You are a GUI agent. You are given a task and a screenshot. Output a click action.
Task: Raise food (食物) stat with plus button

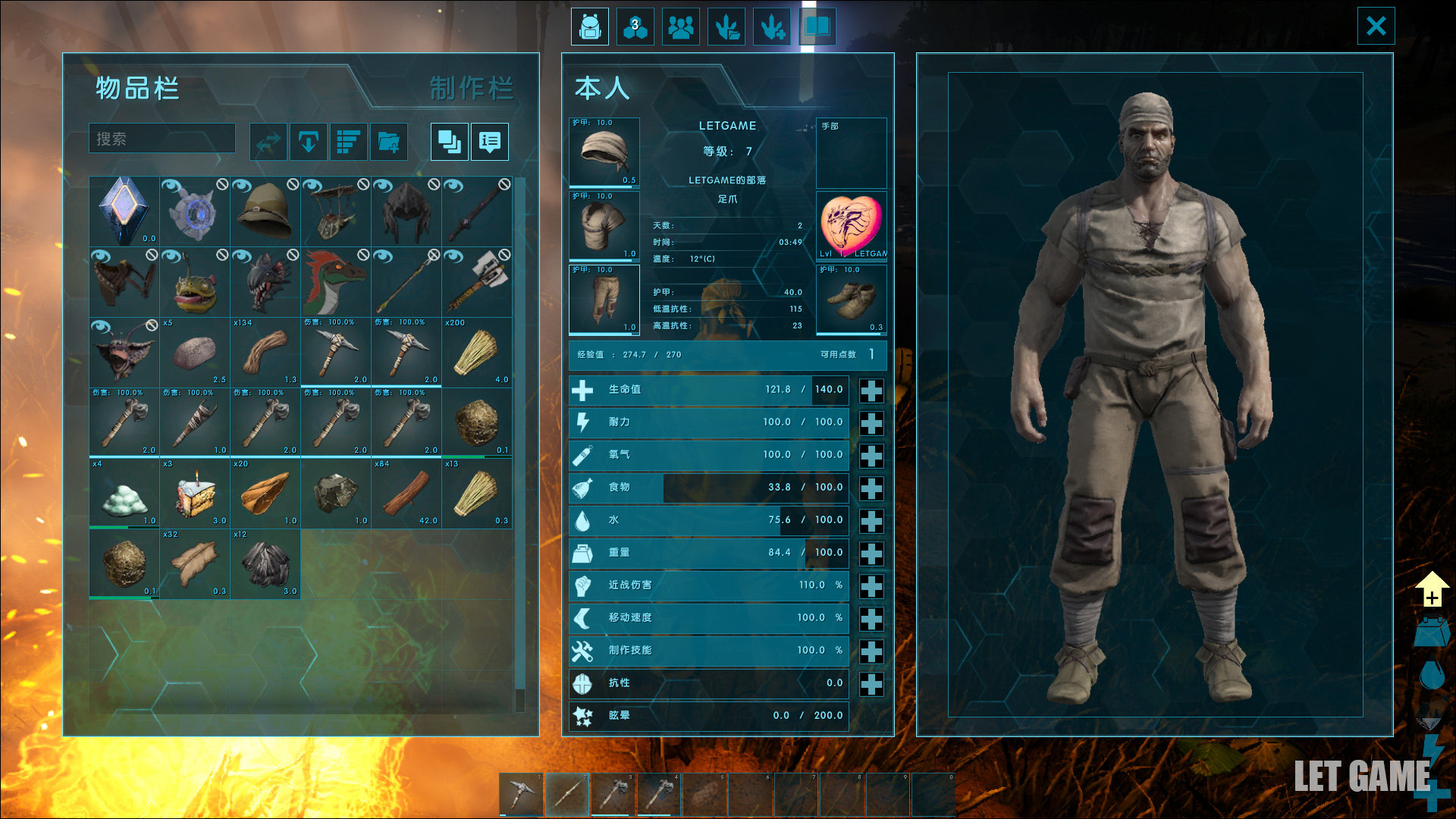tap(871, 488)
